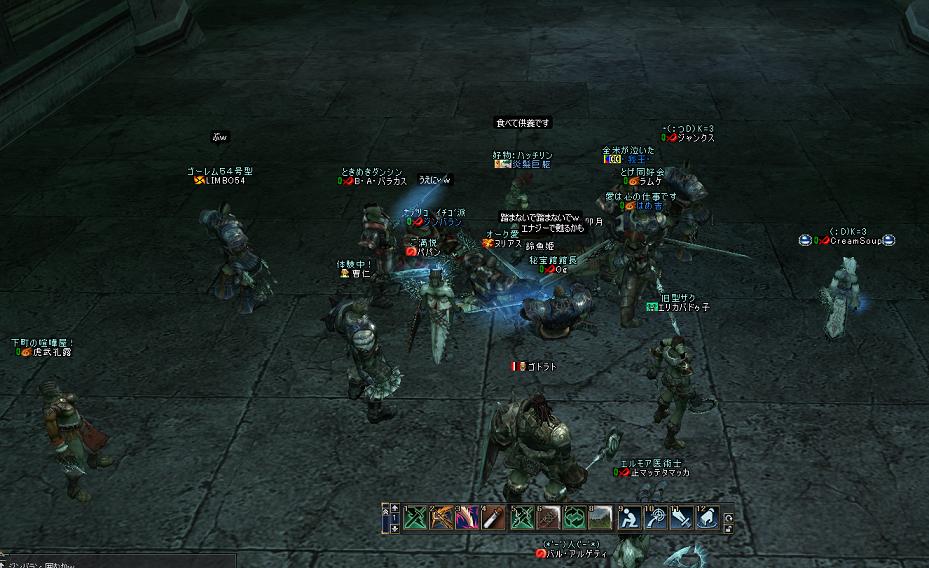Viewport: 929px width, 568px height.
Task: Click the landscape picture icon in slot 8
Action: tap(598, 518)
